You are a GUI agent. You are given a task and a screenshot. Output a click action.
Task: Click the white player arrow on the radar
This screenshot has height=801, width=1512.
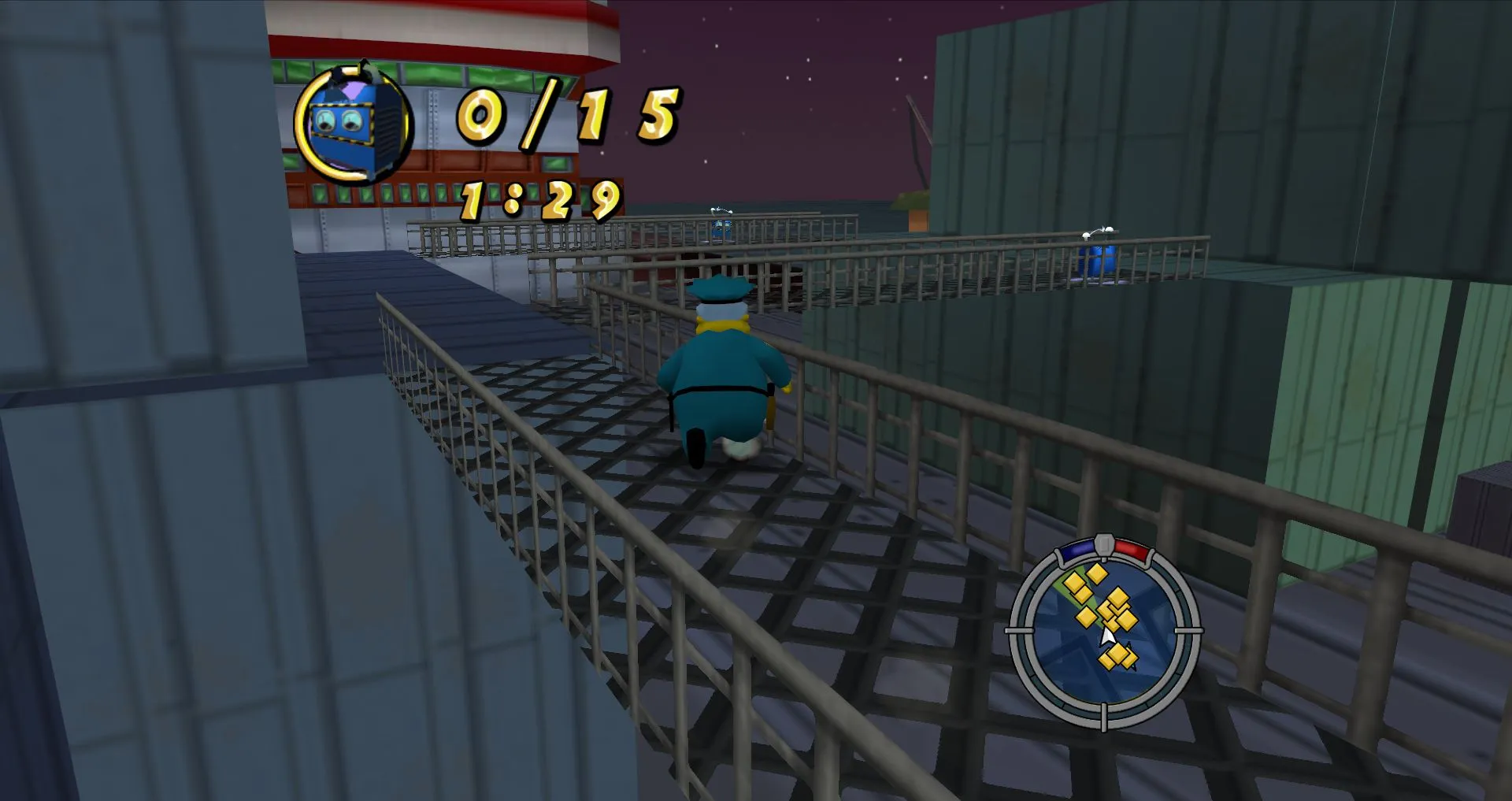pos(1109,634)
